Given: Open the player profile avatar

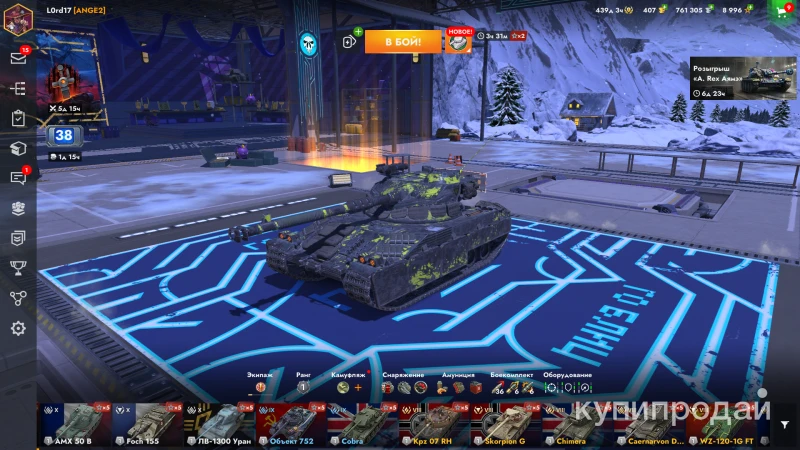Looking at the screenshot, I should tap(18, 17).
